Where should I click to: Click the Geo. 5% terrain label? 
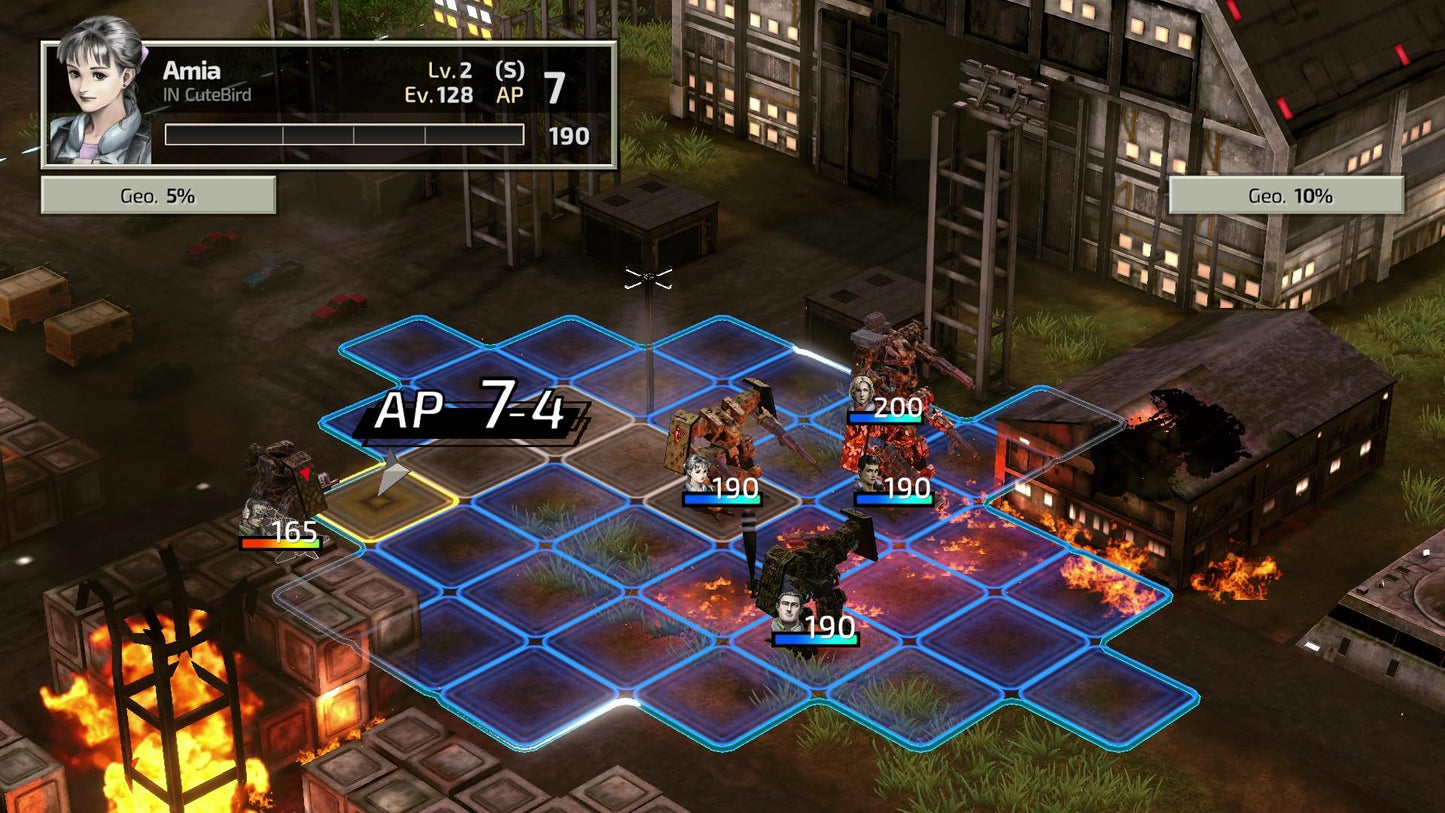(x=156, y=196)
